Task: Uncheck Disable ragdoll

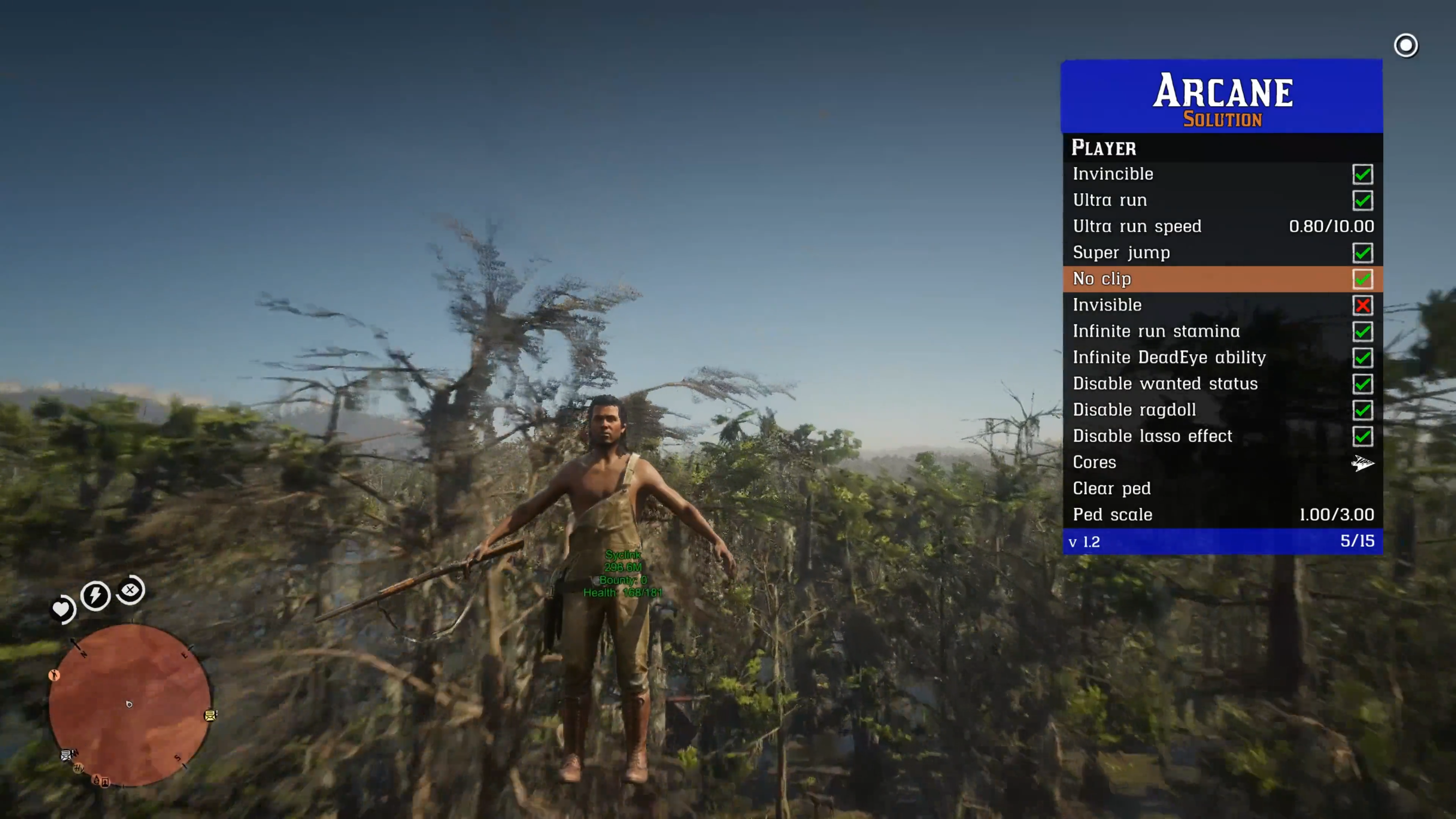Action: point(1362,410)
